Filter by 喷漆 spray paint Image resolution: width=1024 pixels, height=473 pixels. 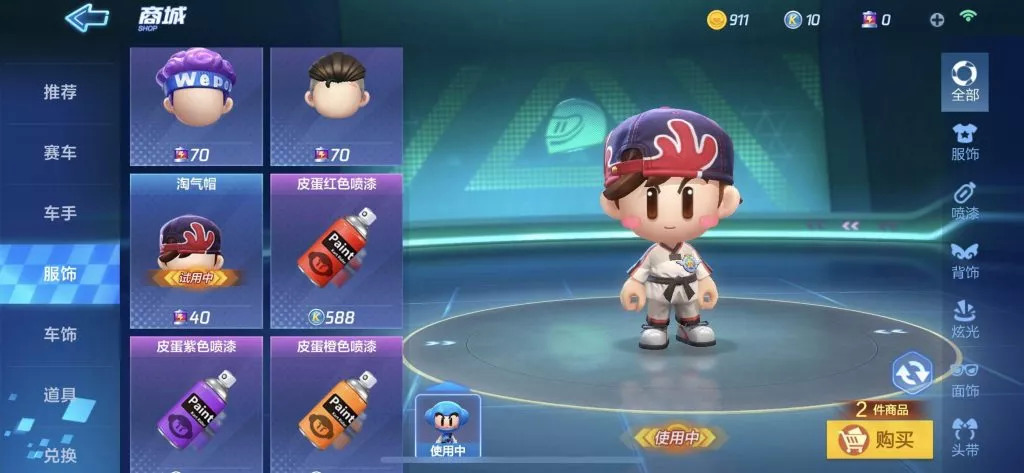[x=965, y=200]
